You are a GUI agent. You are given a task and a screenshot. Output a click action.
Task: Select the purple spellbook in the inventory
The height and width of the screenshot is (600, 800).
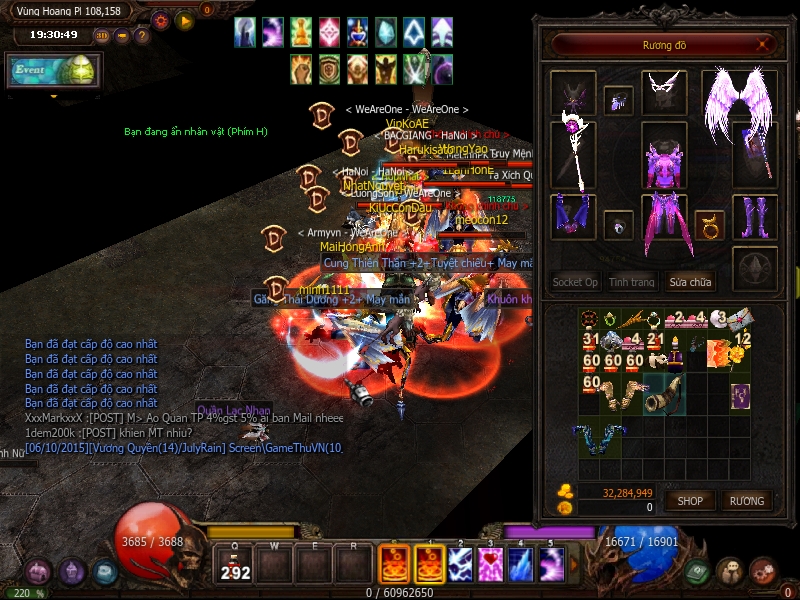coord(740,395)
